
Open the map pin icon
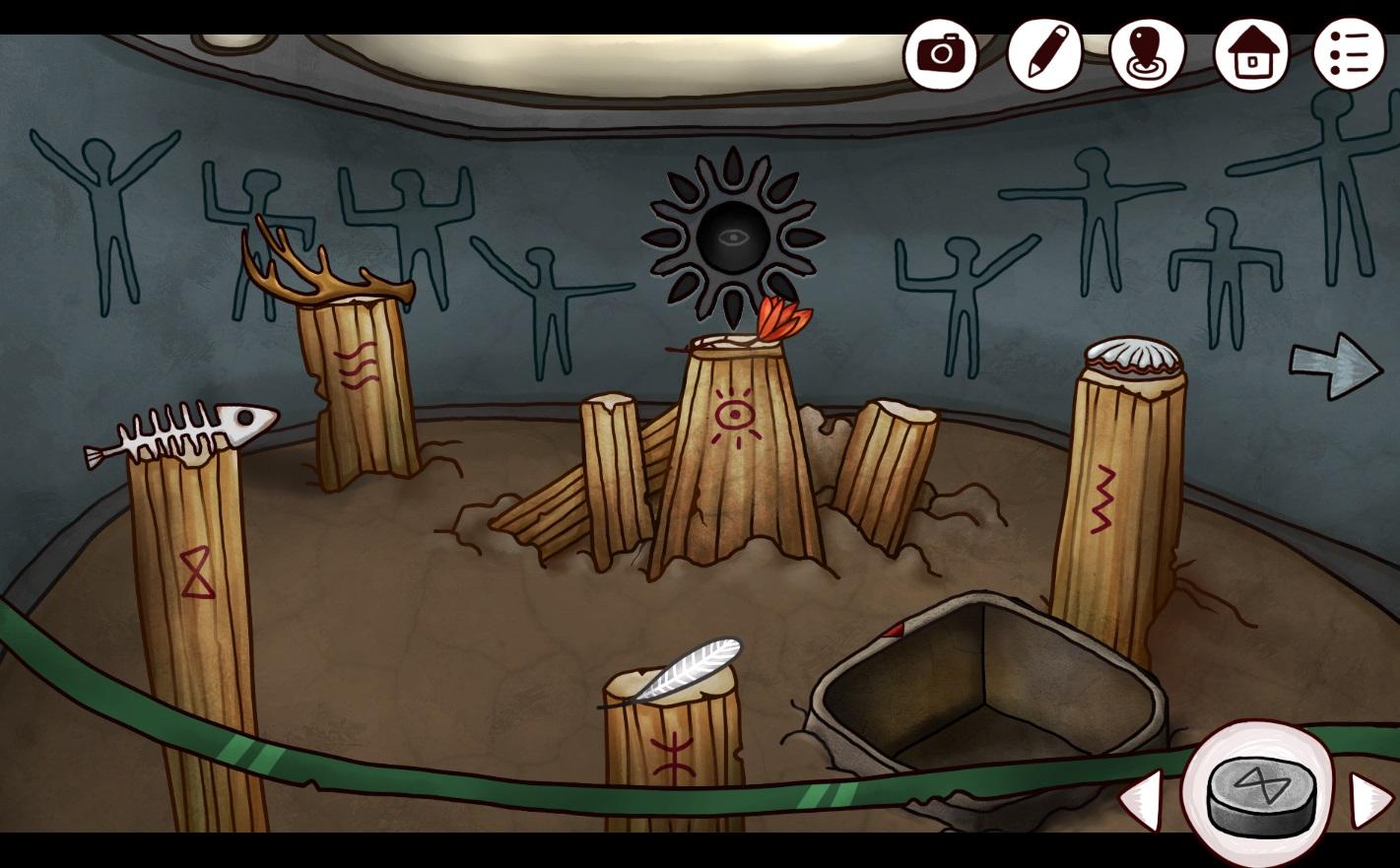(x=1147, y=53)
